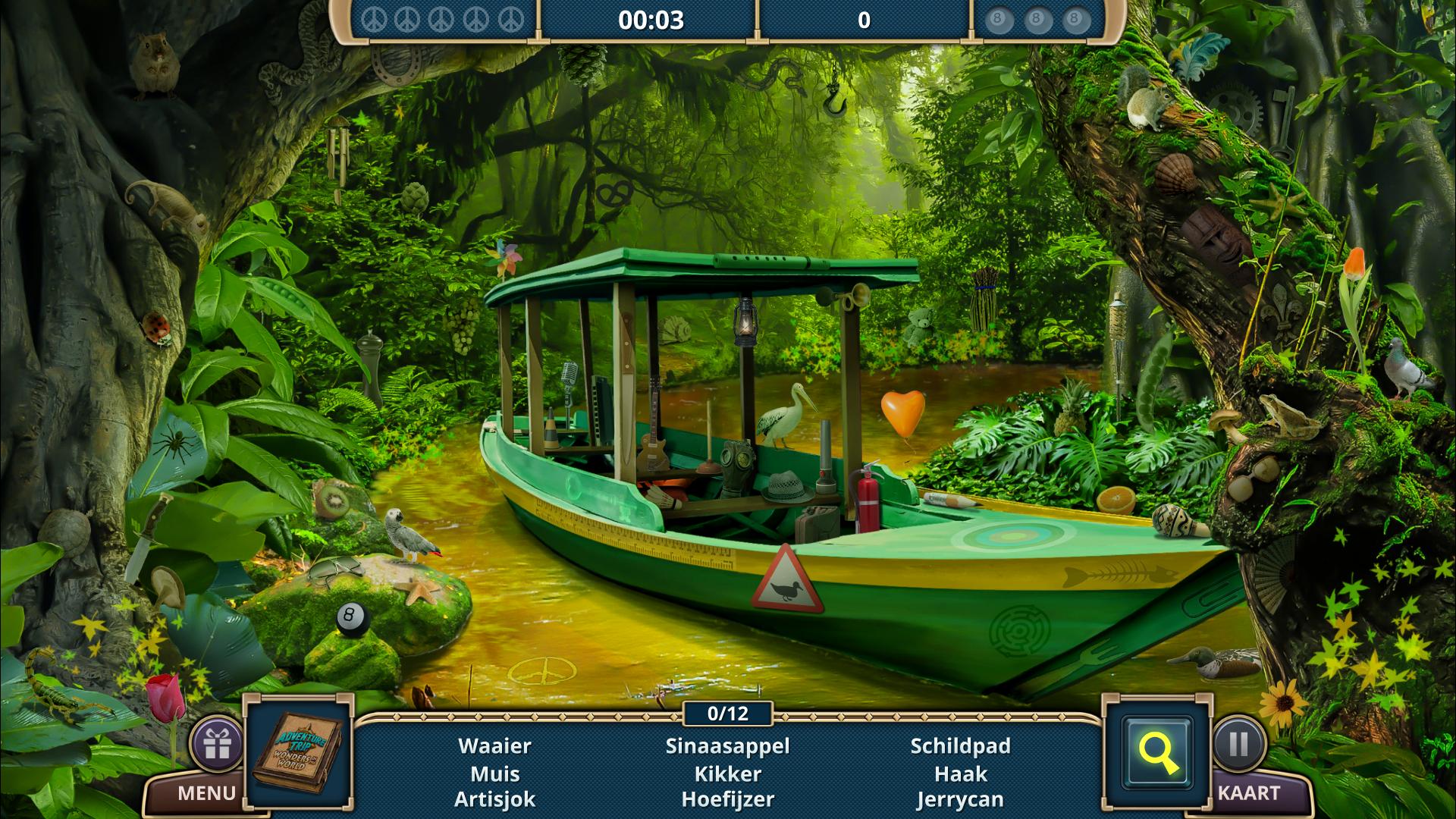The height and width of the screenshot is (819, 1456).
Task: Open the KAART map button
Action: point(1248,794)
